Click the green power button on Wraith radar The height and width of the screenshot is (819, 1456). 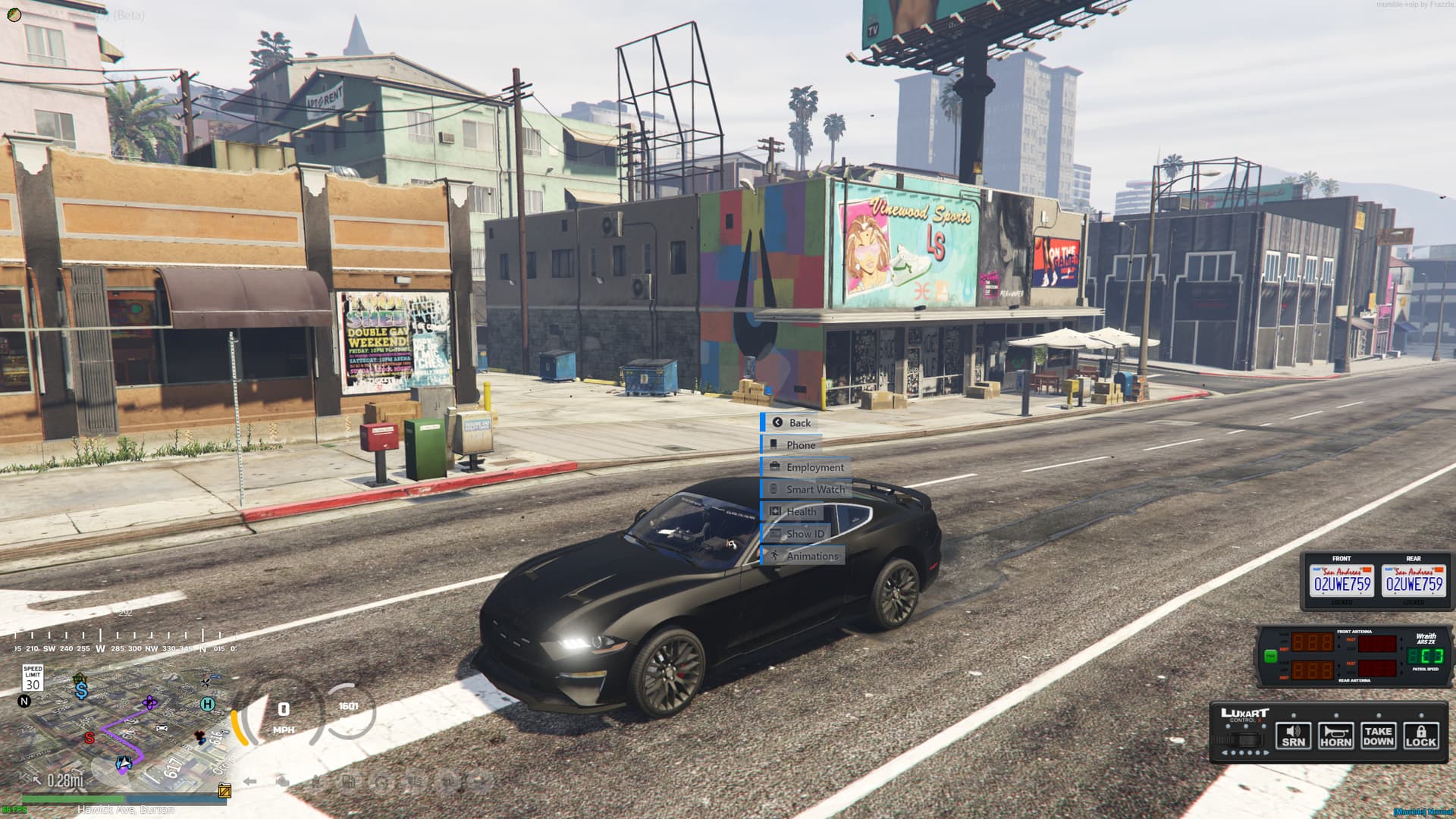click(x=1270, y=656)
